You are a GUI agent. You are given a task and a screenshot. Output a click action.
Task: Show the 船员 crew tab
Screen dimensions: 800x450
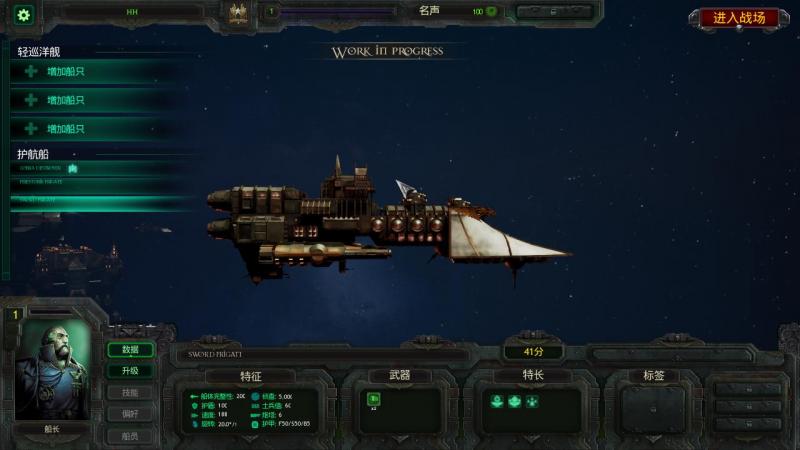[x=131, y=435]
